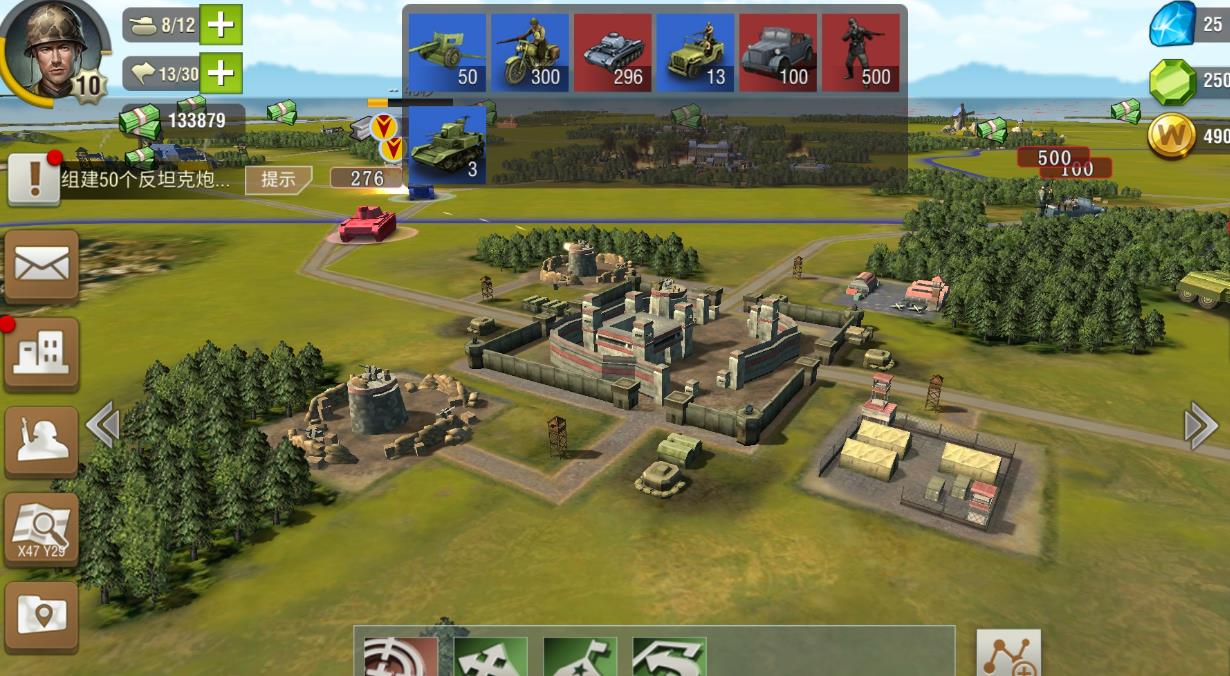Select the red panzer tank card

[x=612, y=52]
